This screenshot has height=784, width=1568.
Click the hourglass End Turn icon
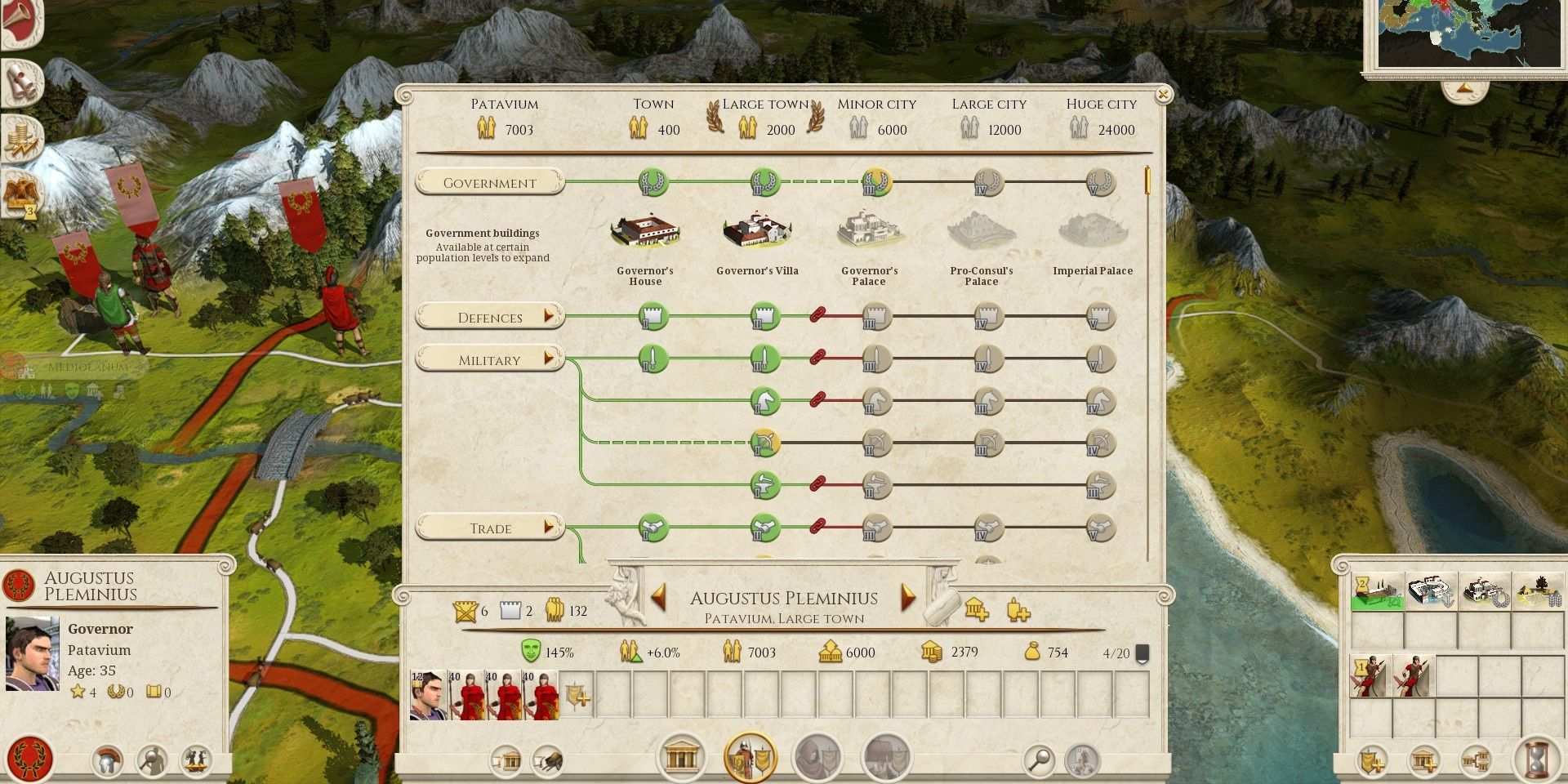pyautogui.click(x=1538, y=760)
